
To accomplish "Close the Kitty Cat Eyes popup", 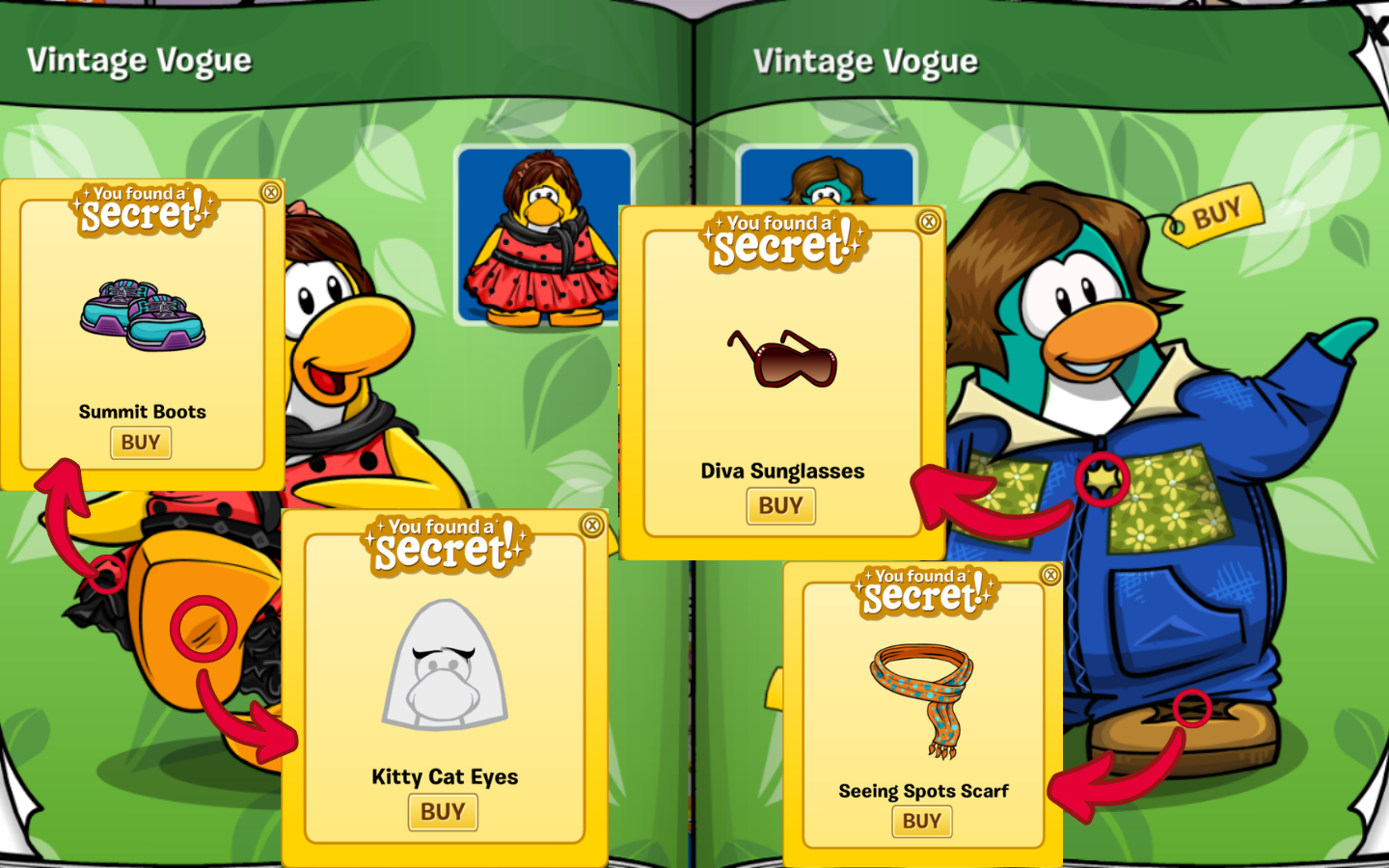I will (592, 525).
